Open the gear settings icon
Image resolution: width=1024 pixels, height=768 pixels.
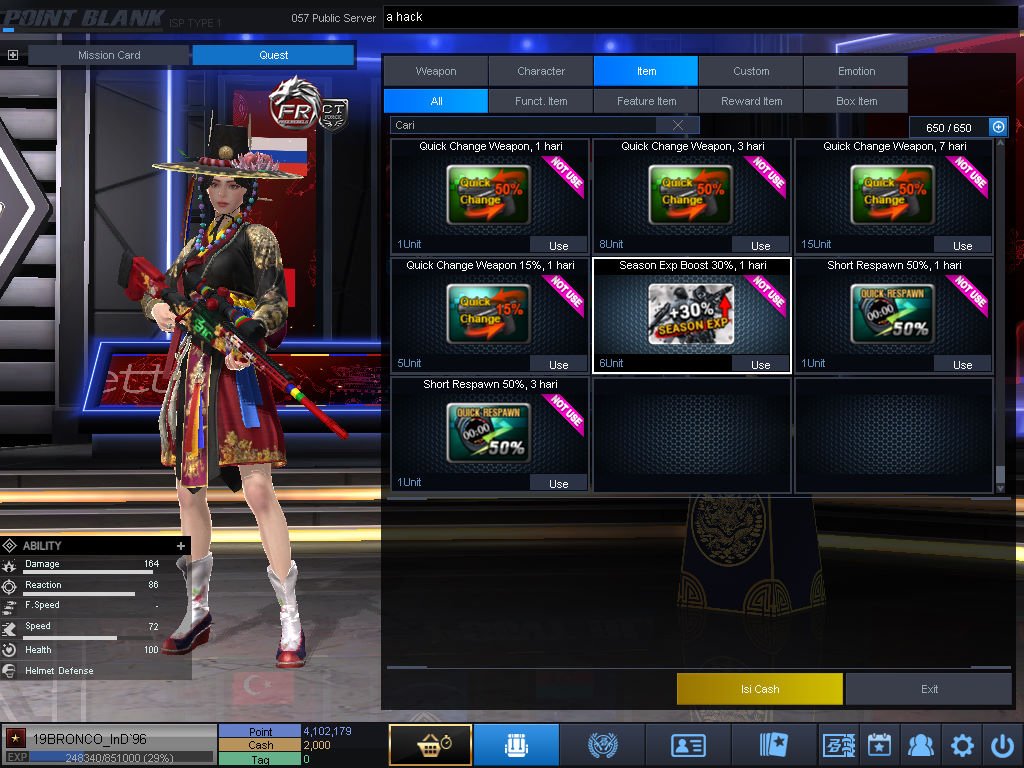click(962, 745)
